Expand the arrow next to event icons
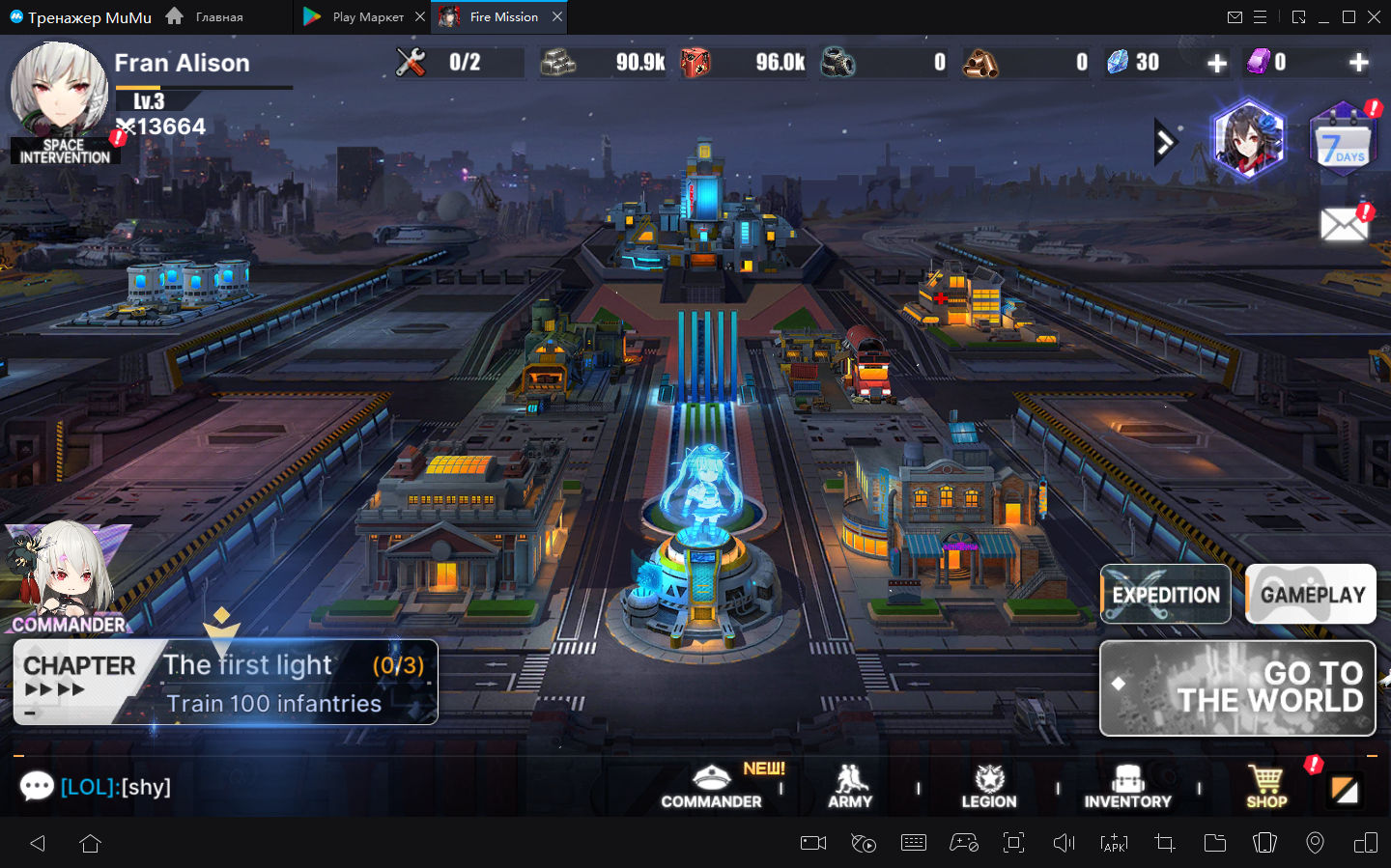This screenshot has width=1391, height=868. (1165, 143)
